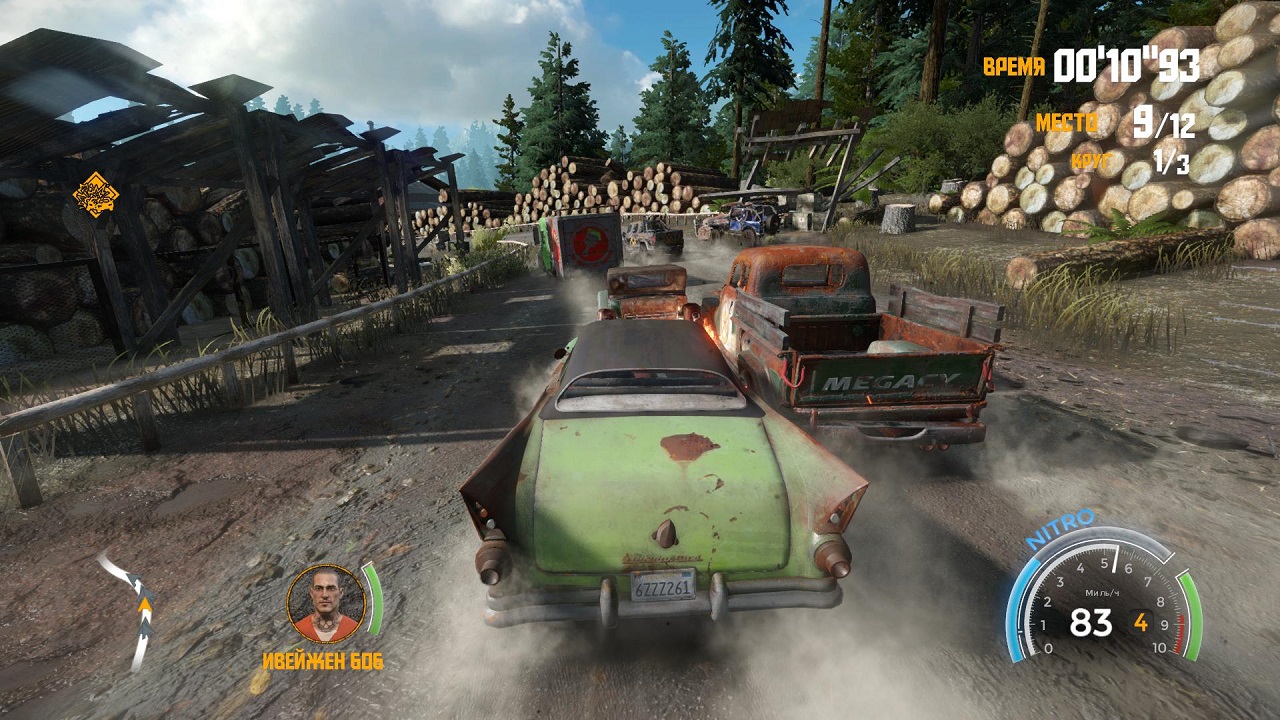Select the track turn indicator arrow
The width and height of the screenshot is (1280, 720).
135,607
